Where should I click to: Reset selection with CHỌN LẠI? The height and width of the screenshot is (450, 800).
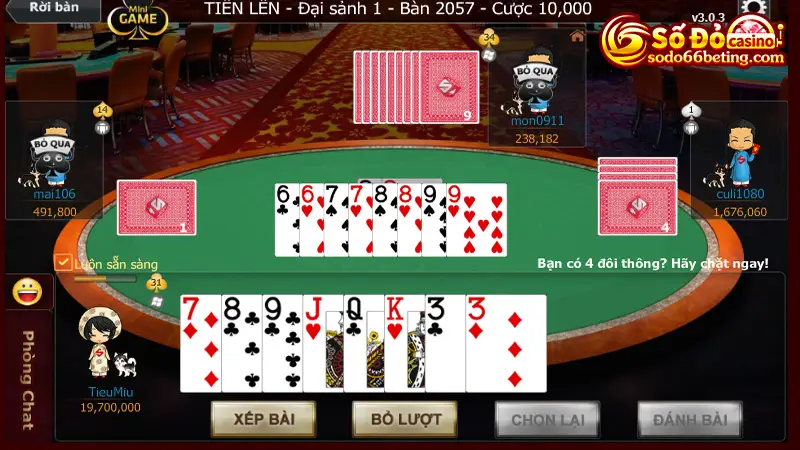point(547,419)
